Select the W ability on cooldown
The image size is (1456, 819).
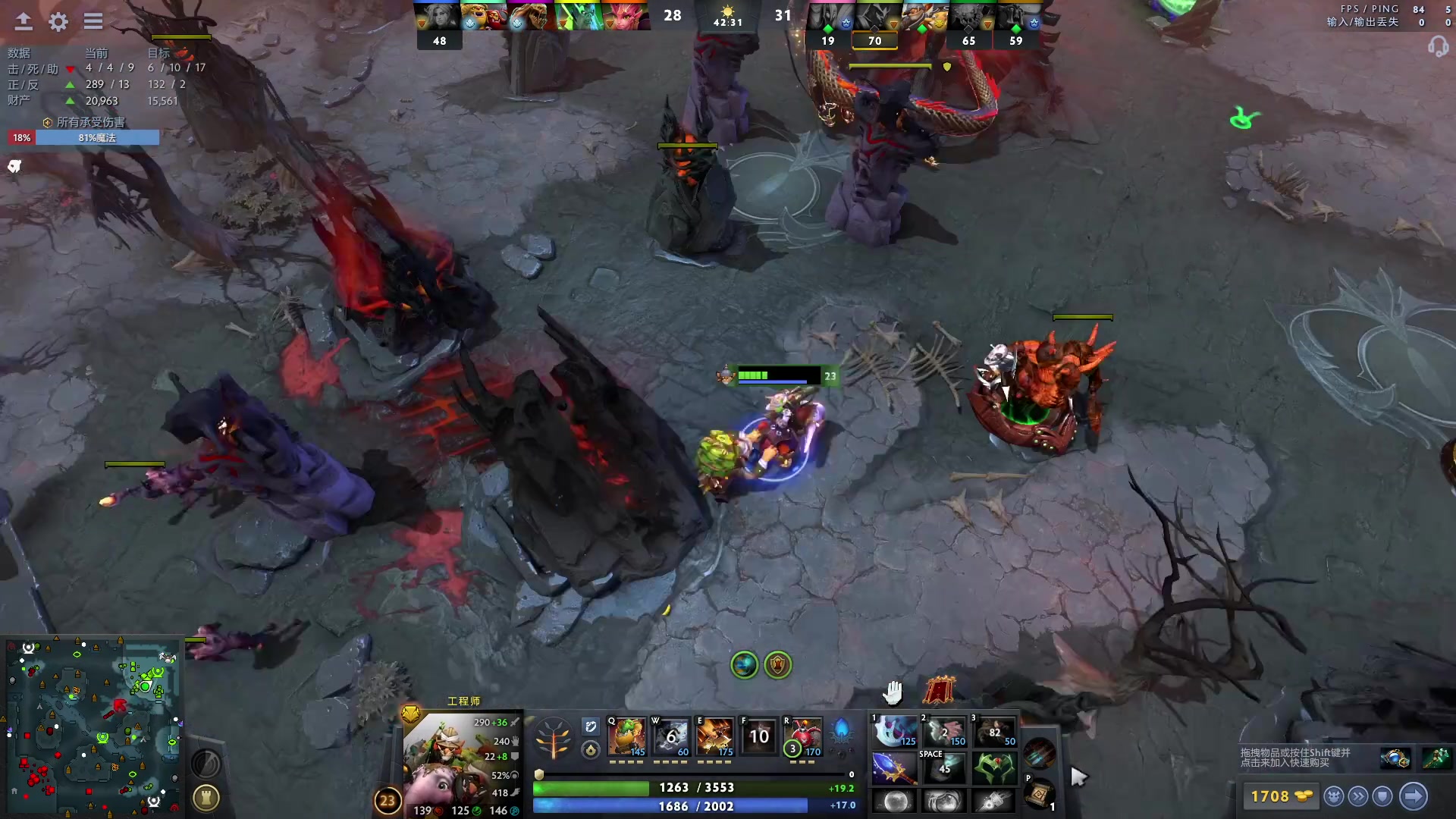click(x=671, y=736)
